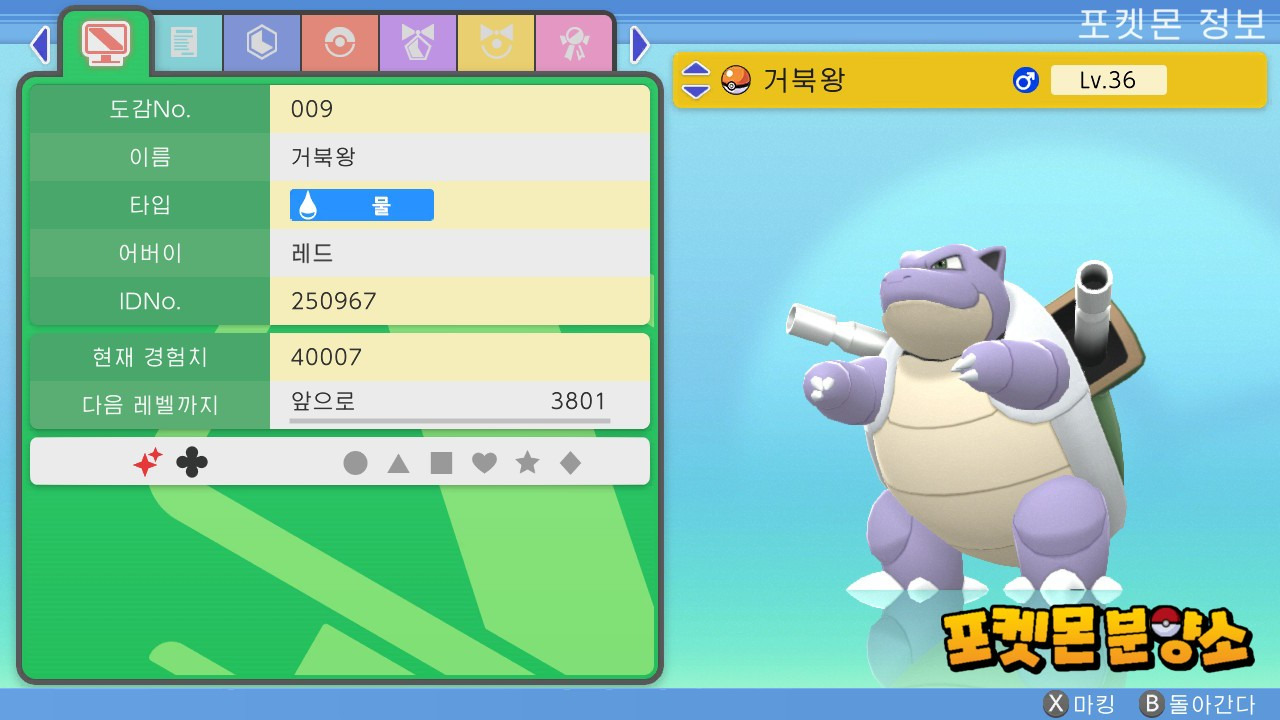Viewport: 1280px width, 720px height.
Task: Toggle the circle marking
Action: [355, 463]
